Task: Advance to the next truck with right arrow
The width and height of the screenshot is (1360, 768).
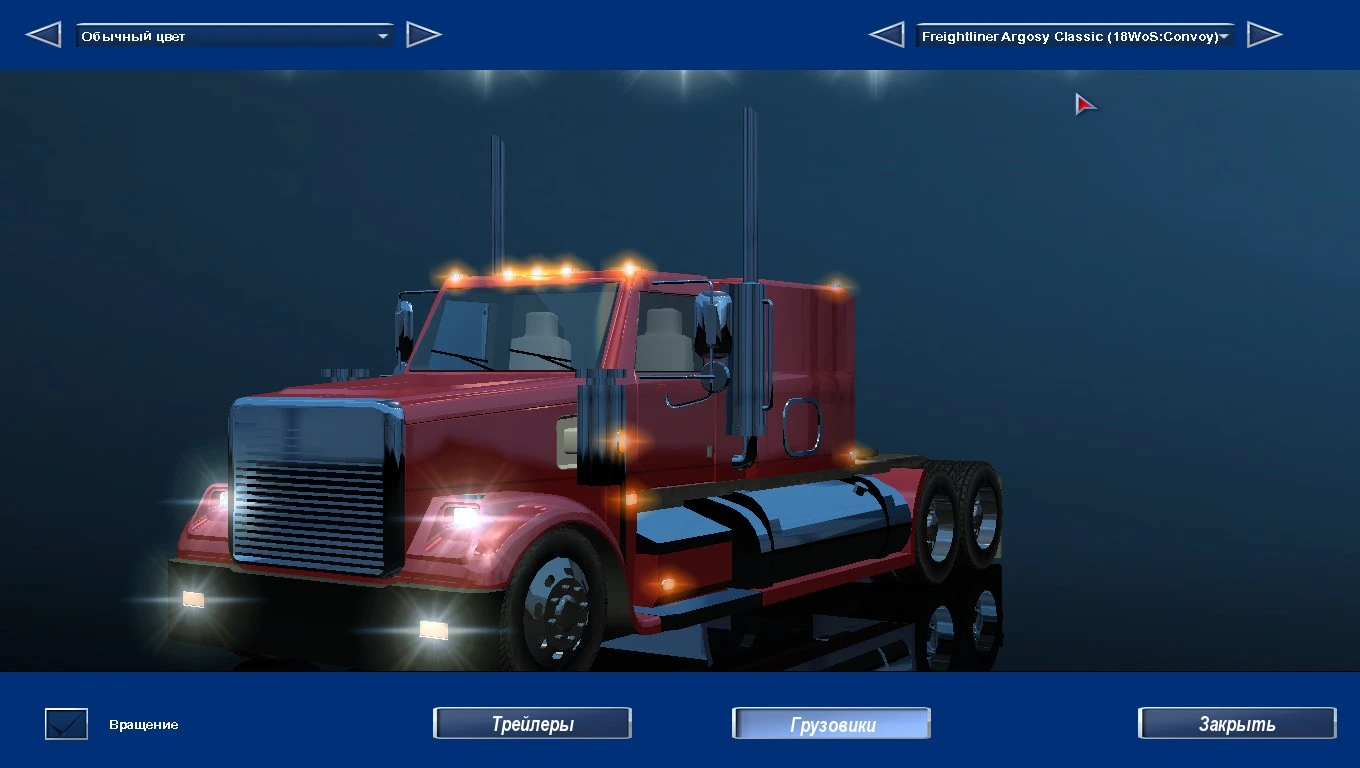Action: tap(1265, 34)
